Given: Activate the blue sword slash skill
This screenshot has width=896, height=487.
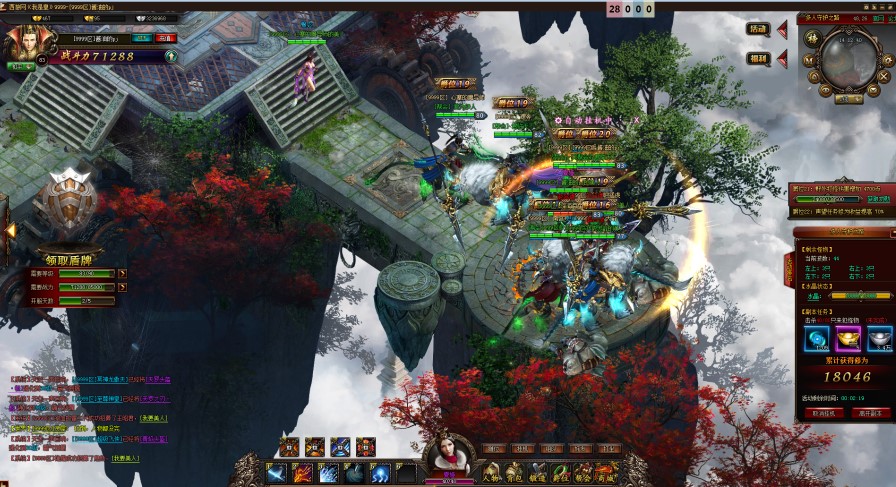Looking at the screenshot, I should tap(277, 472).
